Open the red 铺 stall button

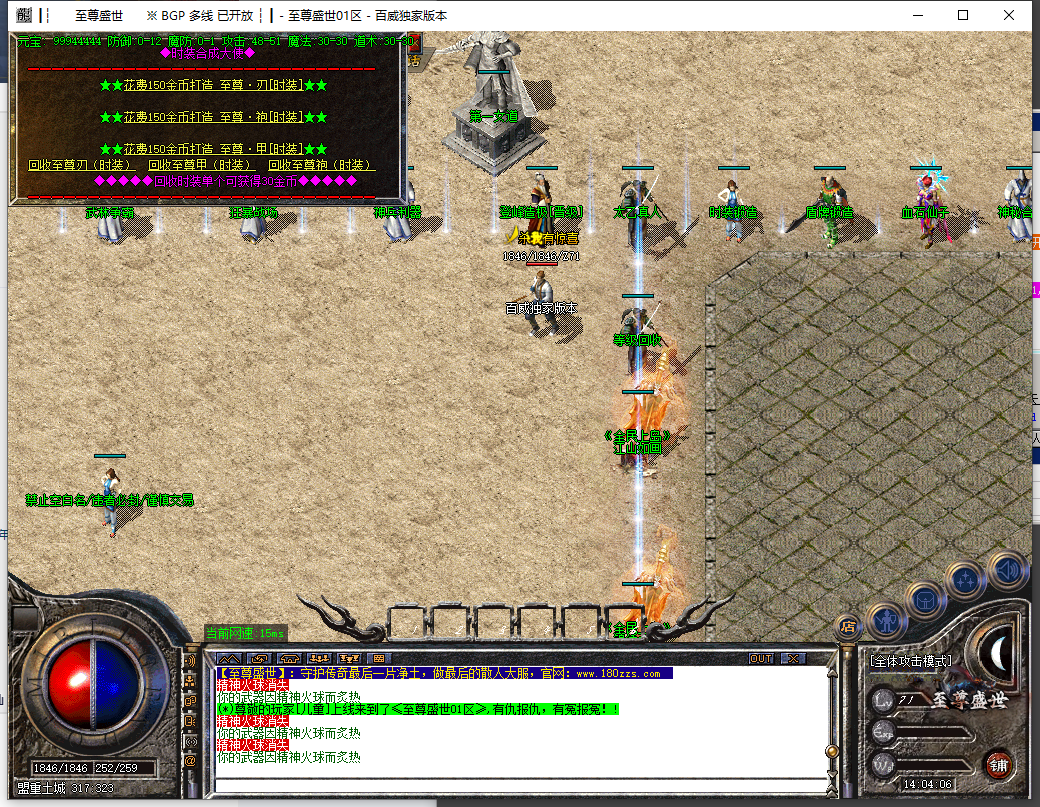click(997, 765)
